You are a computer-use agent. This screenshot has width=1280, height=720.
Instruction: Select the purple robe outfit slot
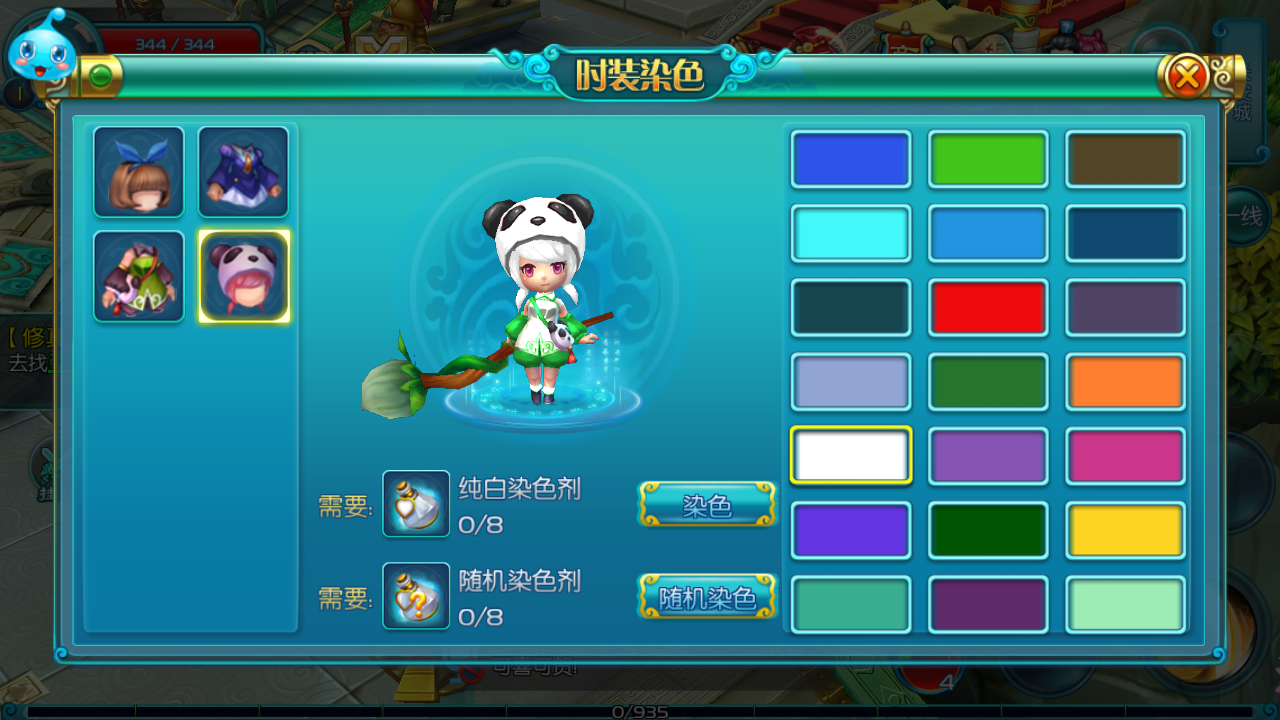[243, 171]
